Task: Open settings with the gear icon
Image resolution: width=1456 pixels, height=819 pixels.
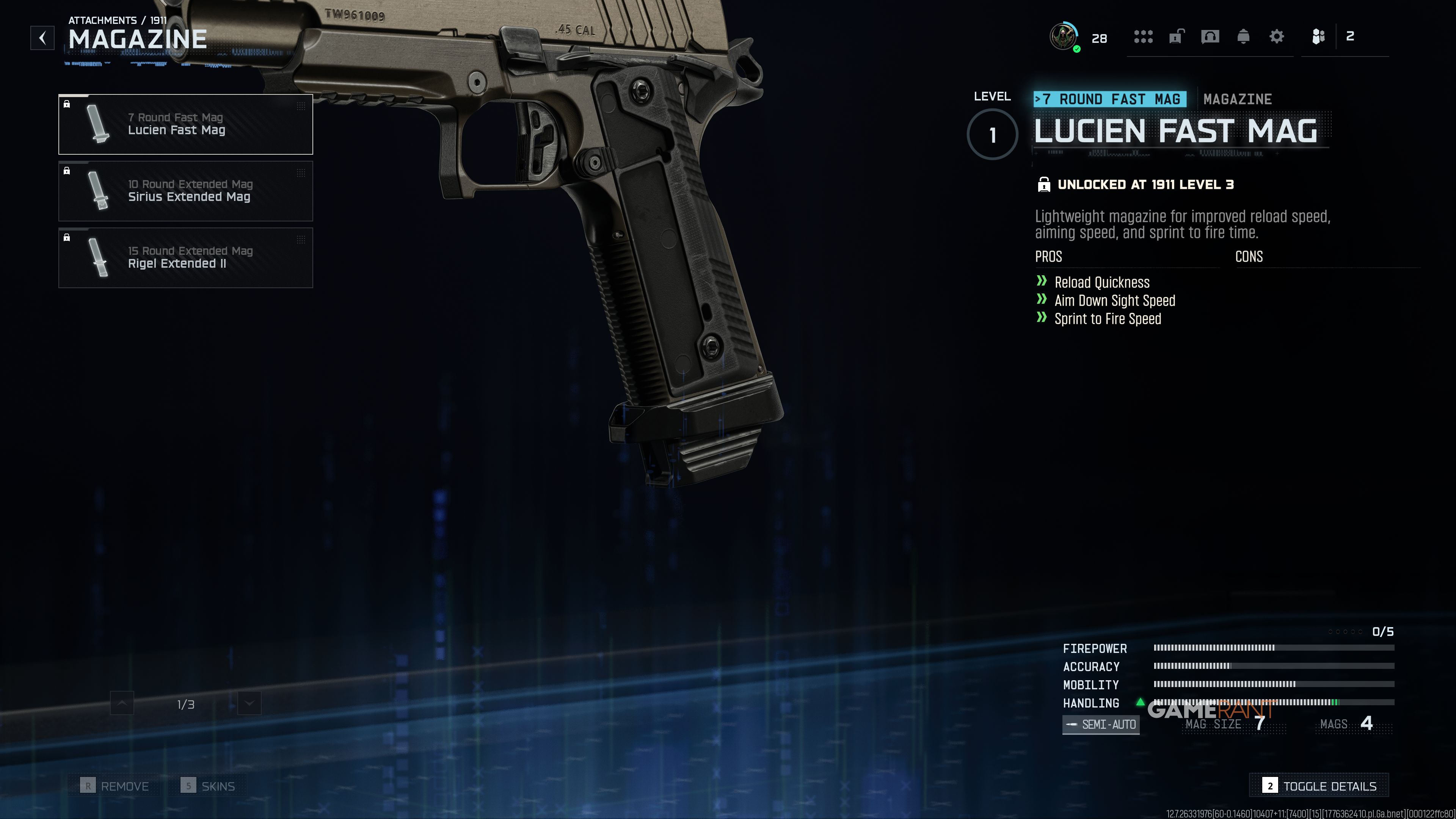Action: click(1276, 37)
